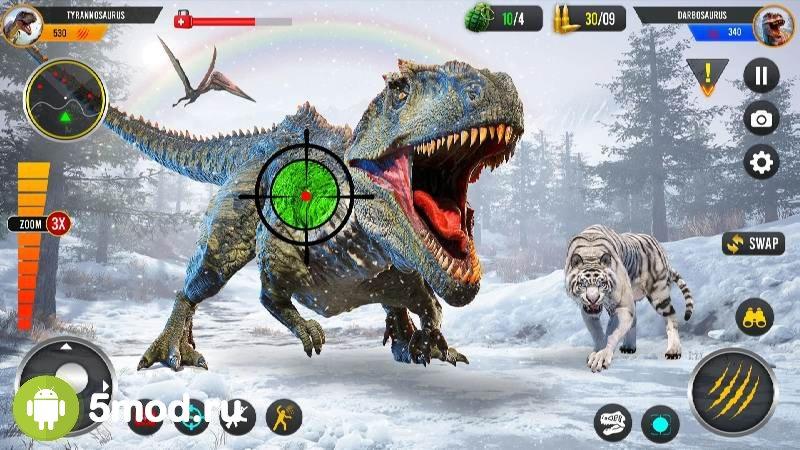Select the dinosaur skull icon
The image size is (800, 450).
tap(612, 423)
